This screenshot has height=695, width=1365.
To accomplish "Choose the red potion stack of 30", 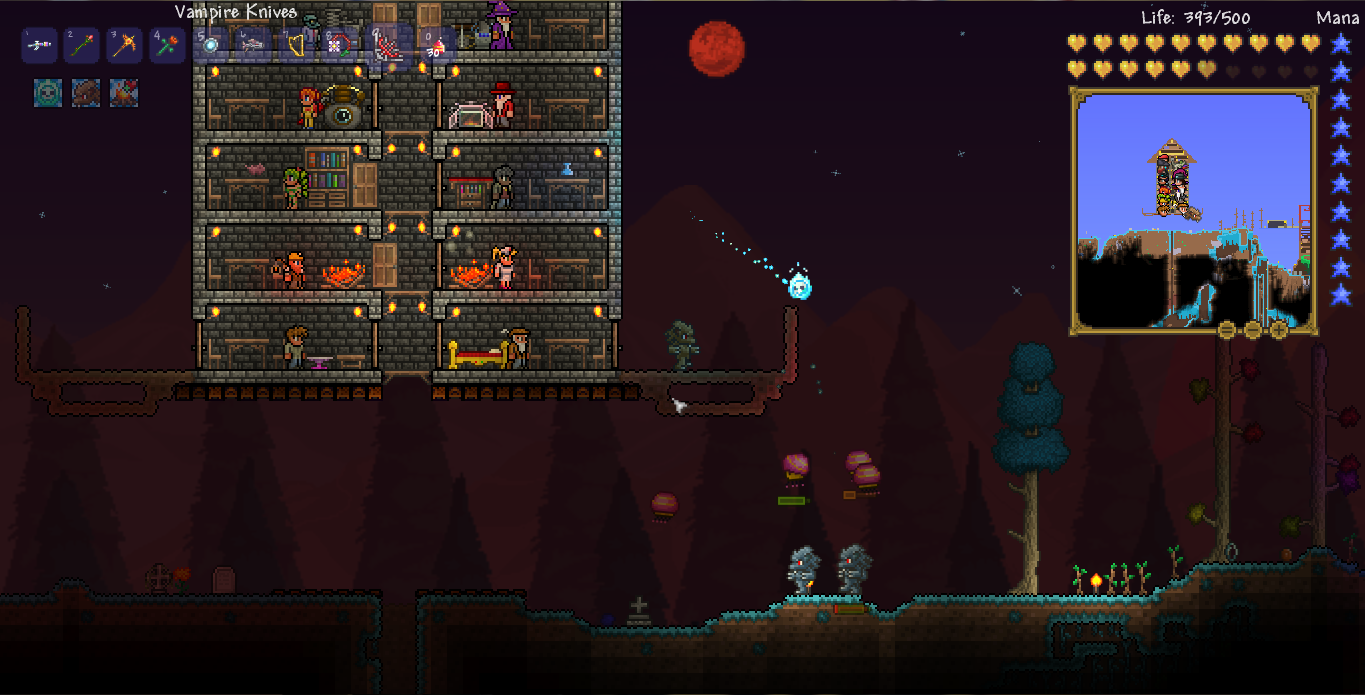I will point(436,46).
